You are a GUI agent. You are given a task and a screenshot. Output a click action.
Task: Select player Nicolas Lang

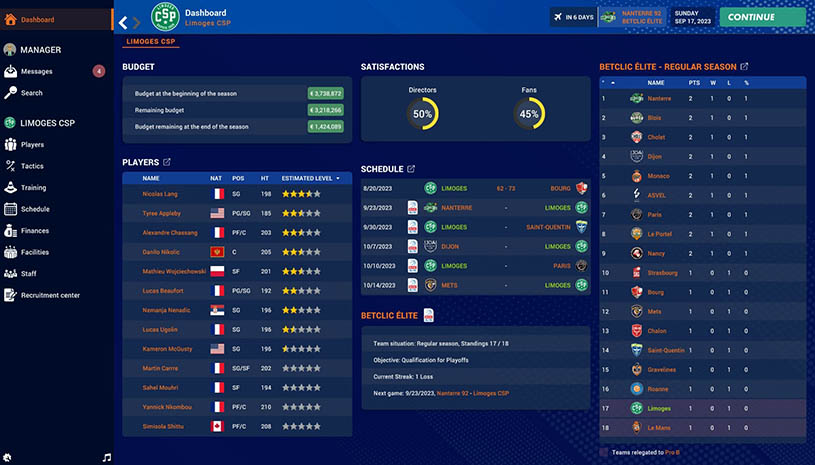point(160,194)
